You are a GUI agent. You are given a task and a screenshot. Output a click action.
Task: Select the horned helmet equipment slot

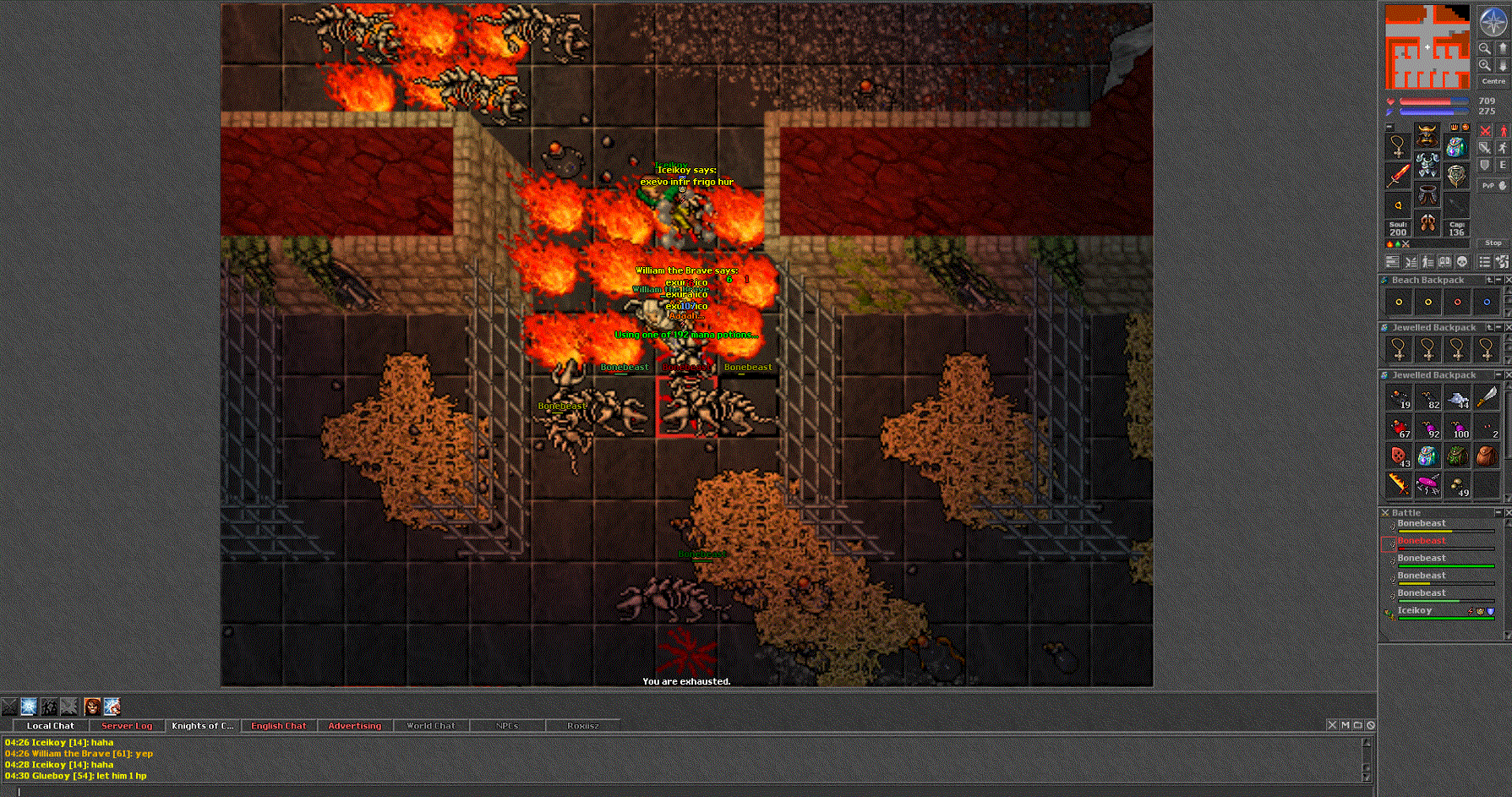tap(1427, 135)
